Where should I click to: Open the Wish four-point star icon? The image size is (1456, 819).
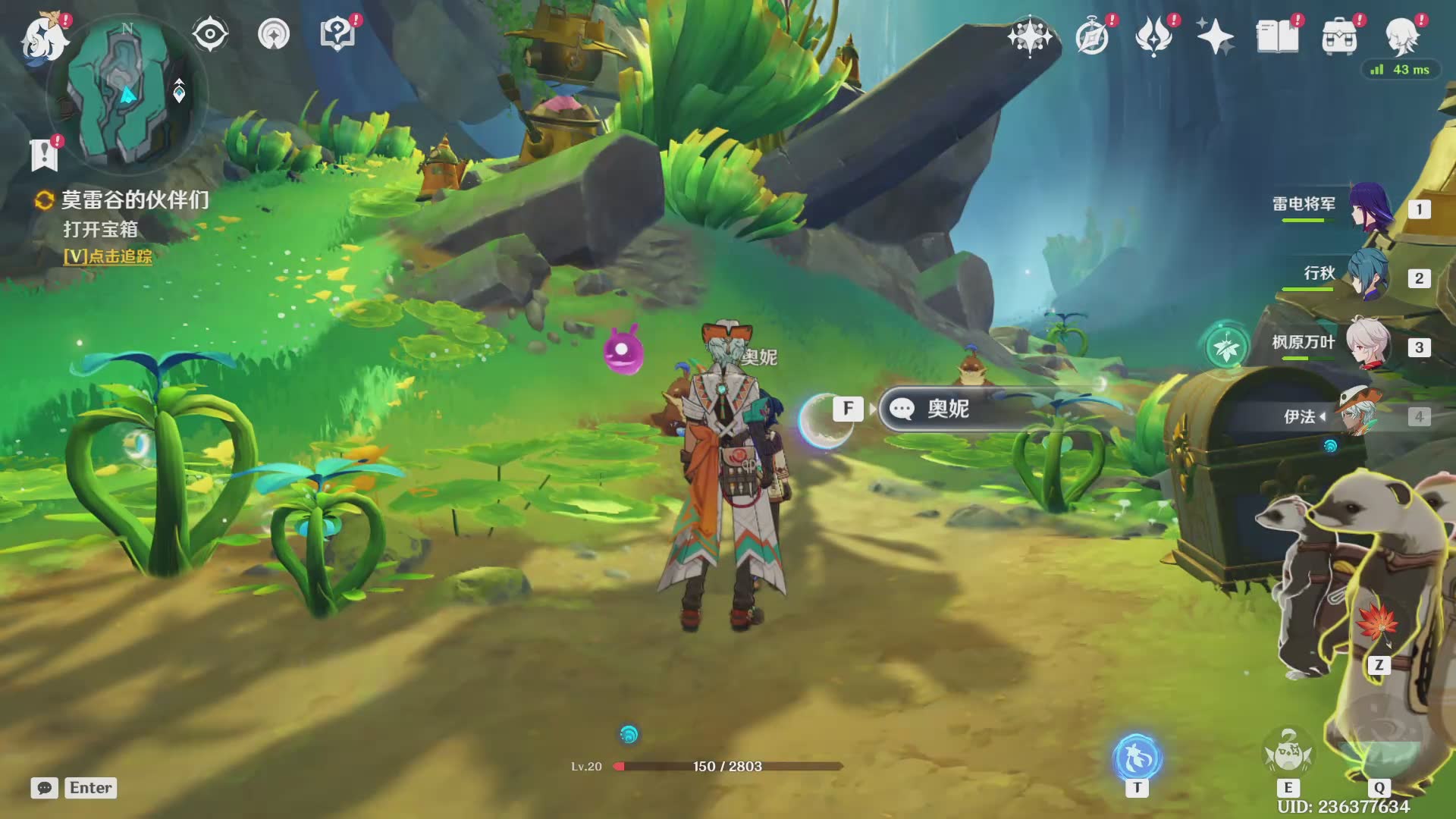(1030, 36)
